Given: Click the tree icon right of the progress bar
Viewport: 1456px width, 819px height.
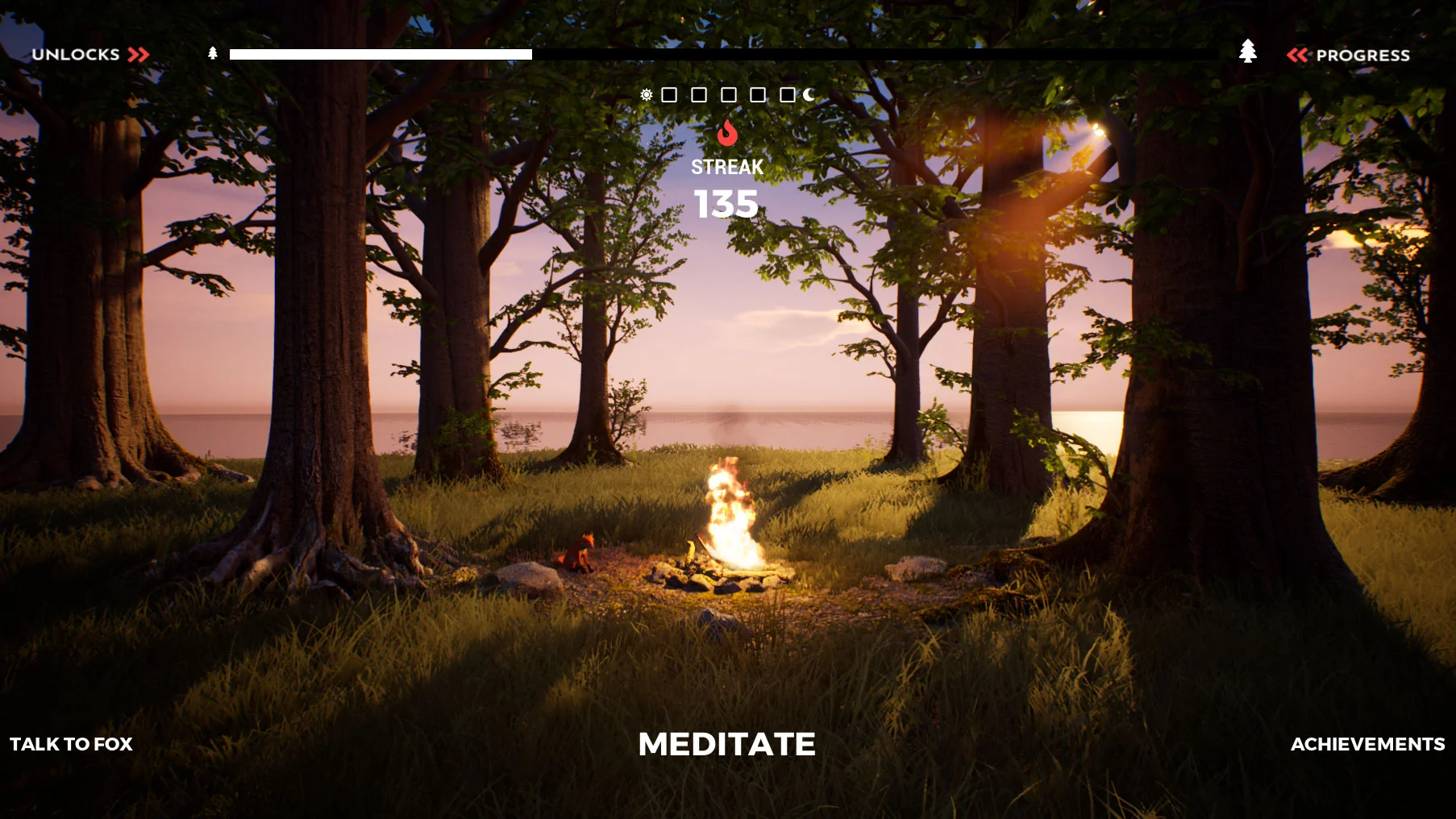Looking at the screenshot, I should coord(1248,52).
